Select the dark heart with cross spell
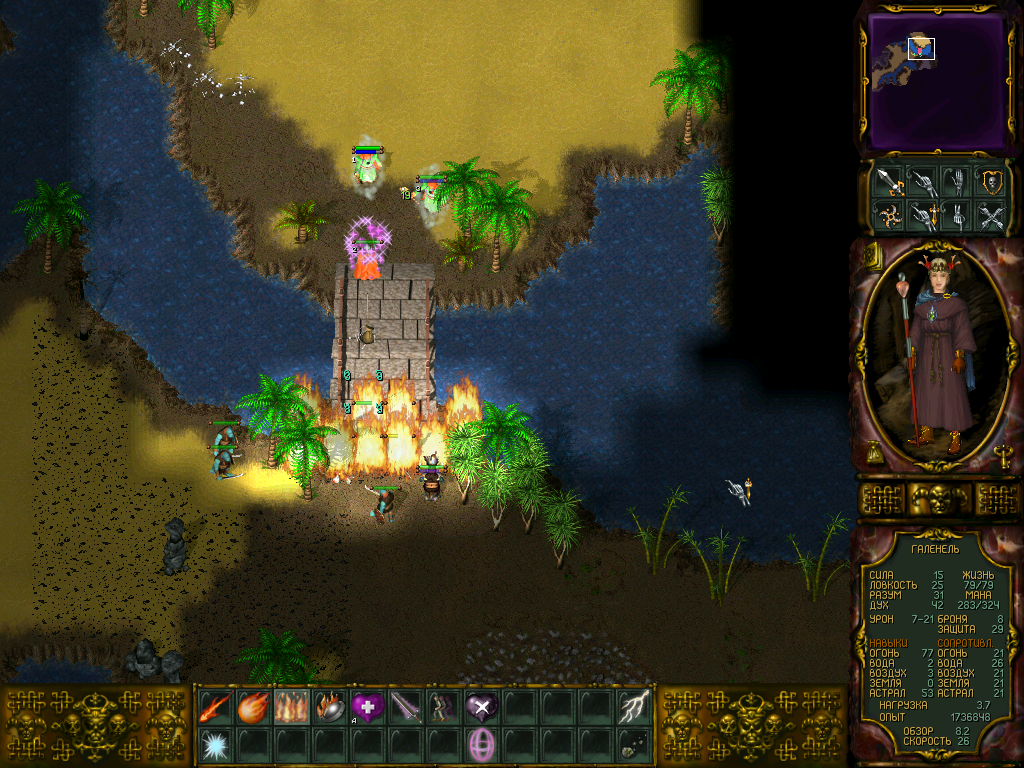The height and width of the screenshot is (768, 1024). click(481, 707)
